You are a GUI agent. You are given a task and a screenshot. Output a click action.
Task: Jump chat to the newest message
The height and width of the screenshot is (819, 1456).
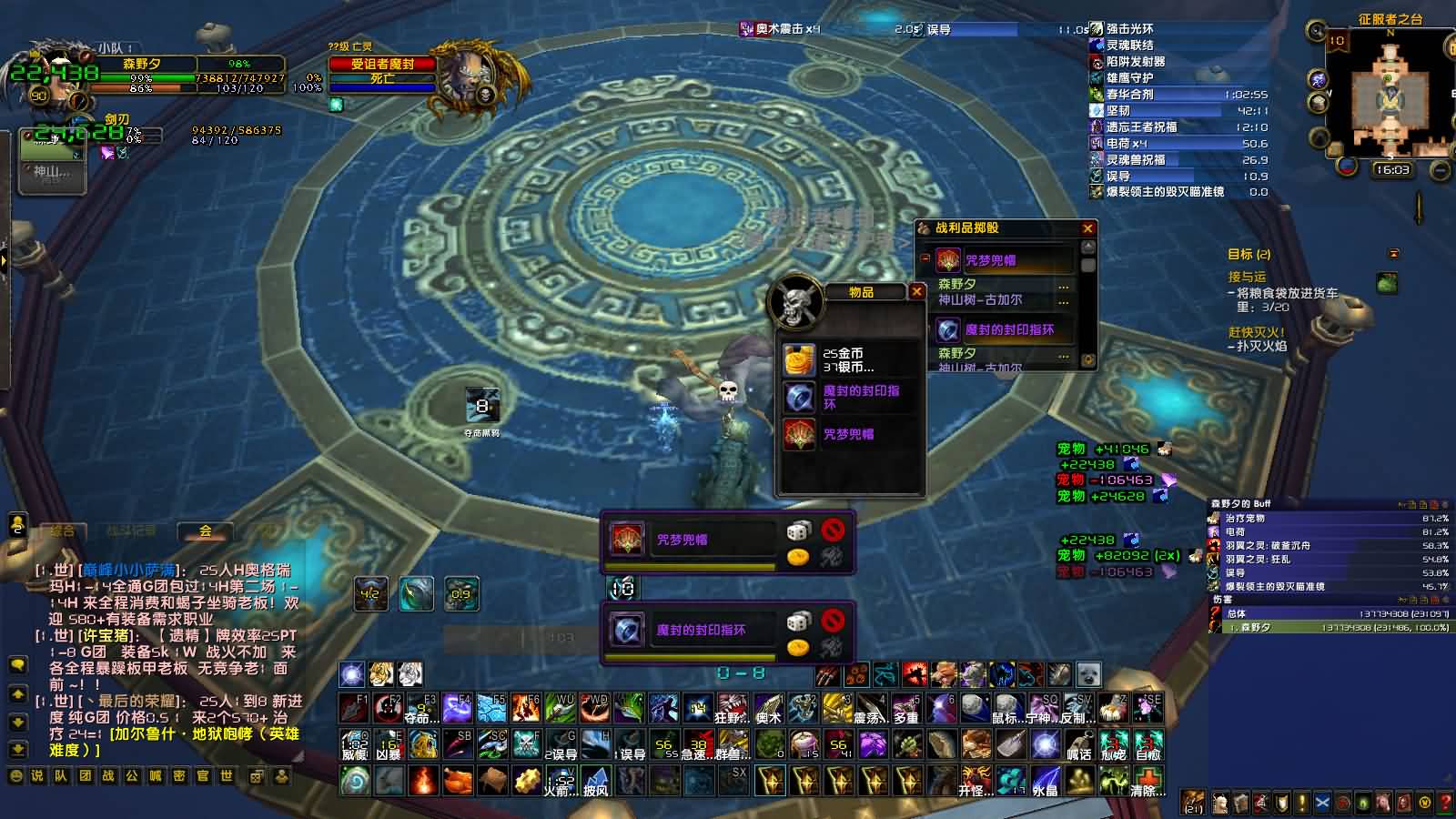tap(17, 750)
